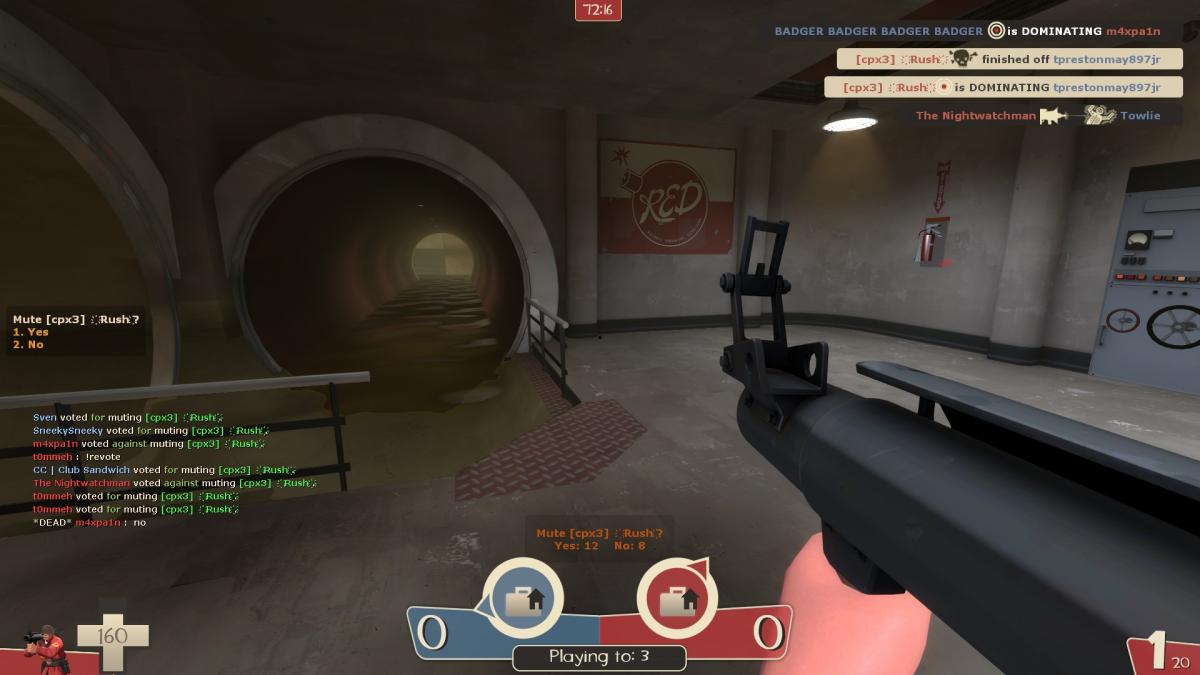Screen dimensions: 1200x675
Task: Click the m4xpa1n dead chat message
Action: [x=90, y=522]
